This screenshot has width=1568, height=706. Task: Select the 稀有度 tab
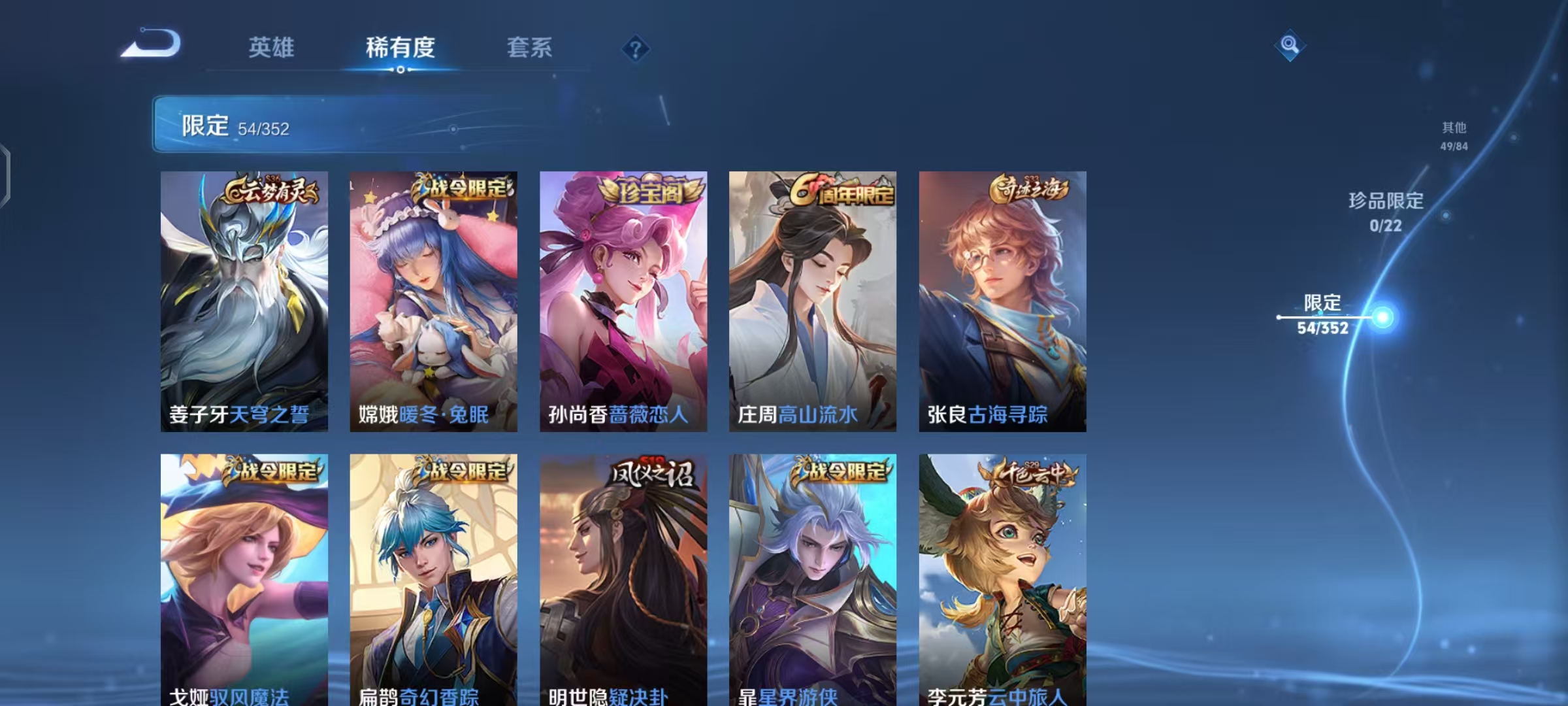400,48
